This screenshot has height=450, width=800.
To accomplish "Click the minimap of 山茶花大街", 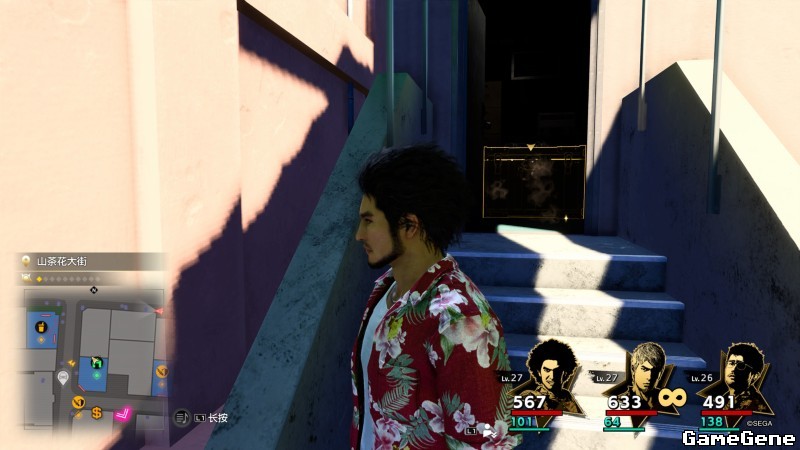I will [93, 357].
